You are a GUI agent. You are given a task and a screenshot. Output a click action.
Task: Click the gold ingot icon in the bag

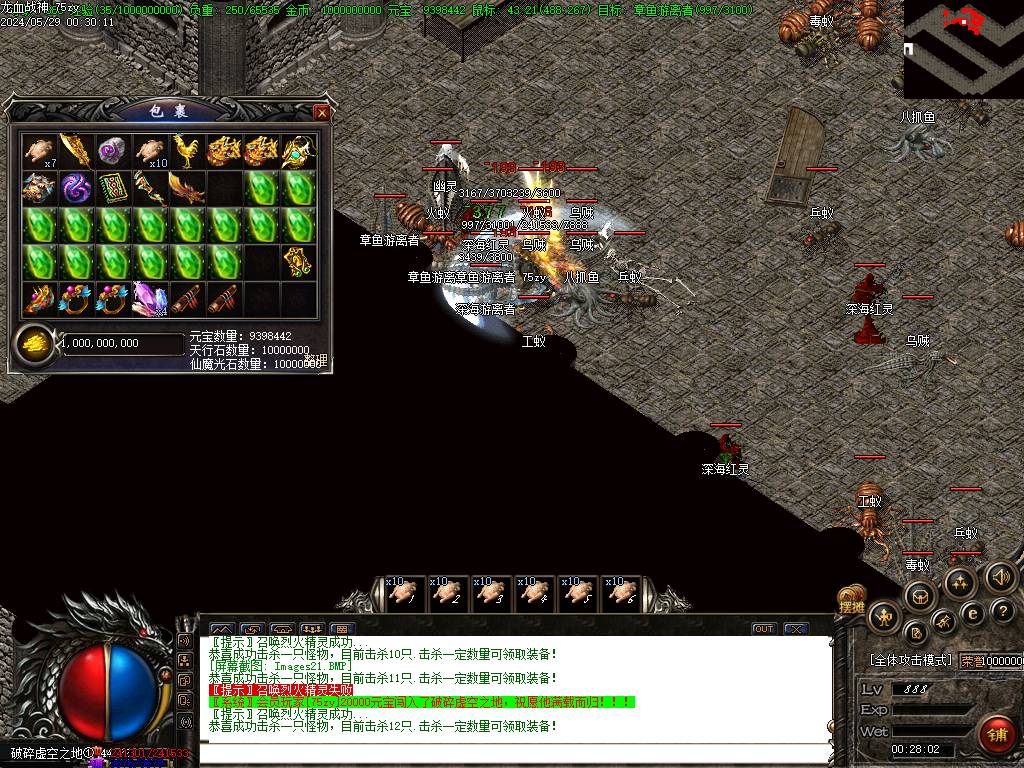tap(34, 343)
